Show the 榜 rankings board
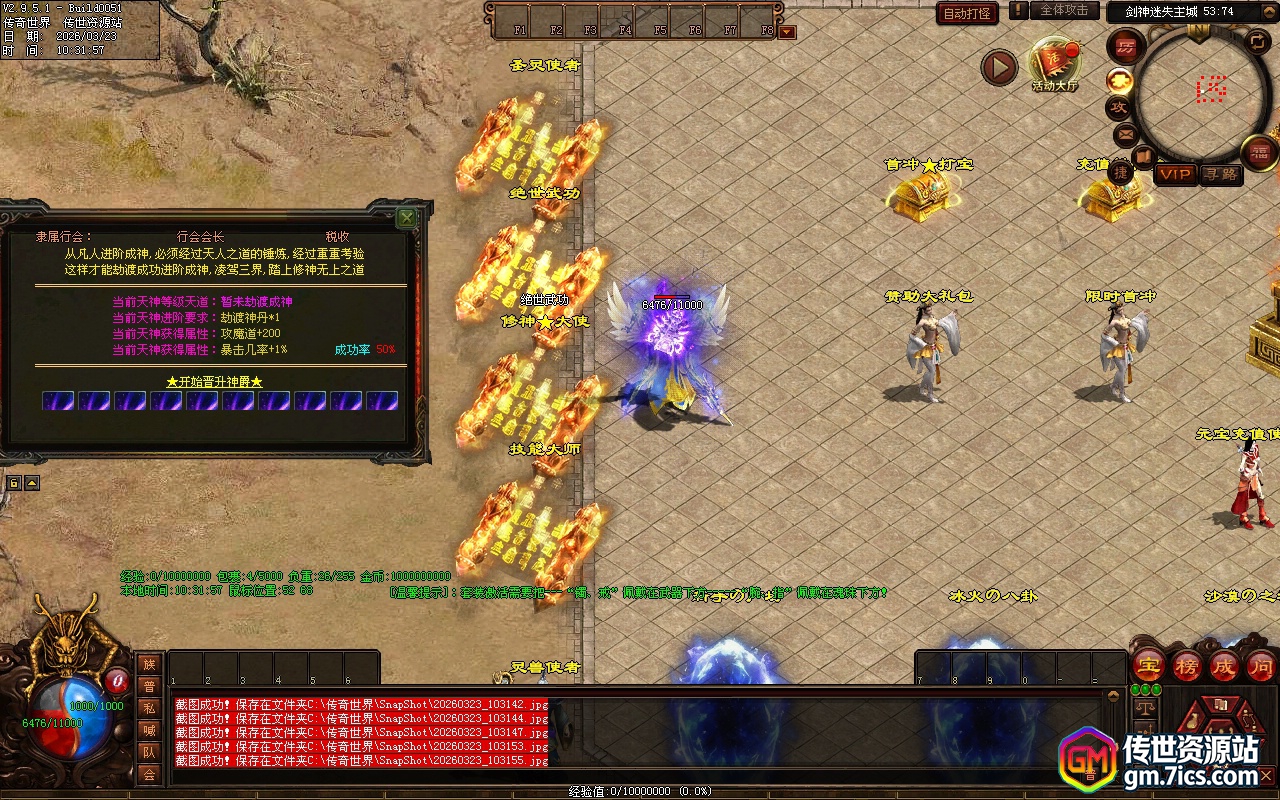 [x=1186, y=665]
